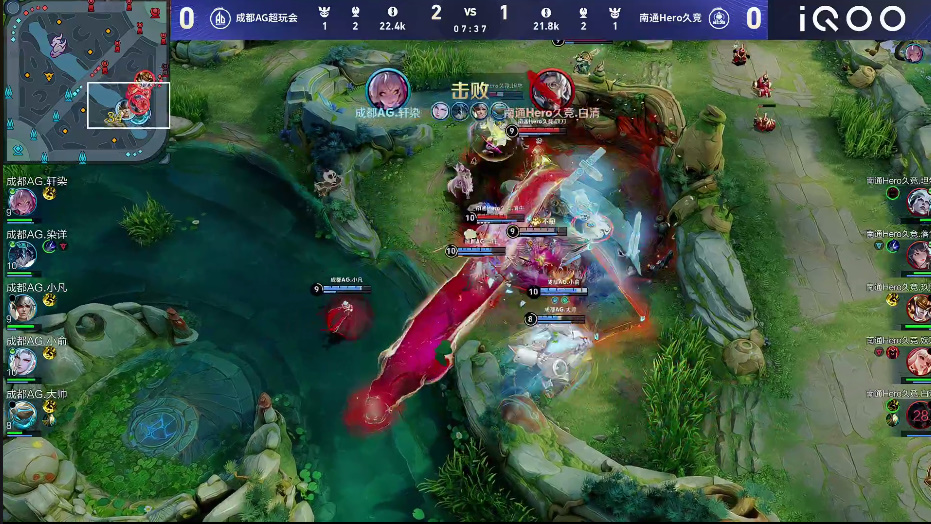Choose the 成都AG.染洋 player portrait
Screen dimensions: 931x524
pos(22,255)
